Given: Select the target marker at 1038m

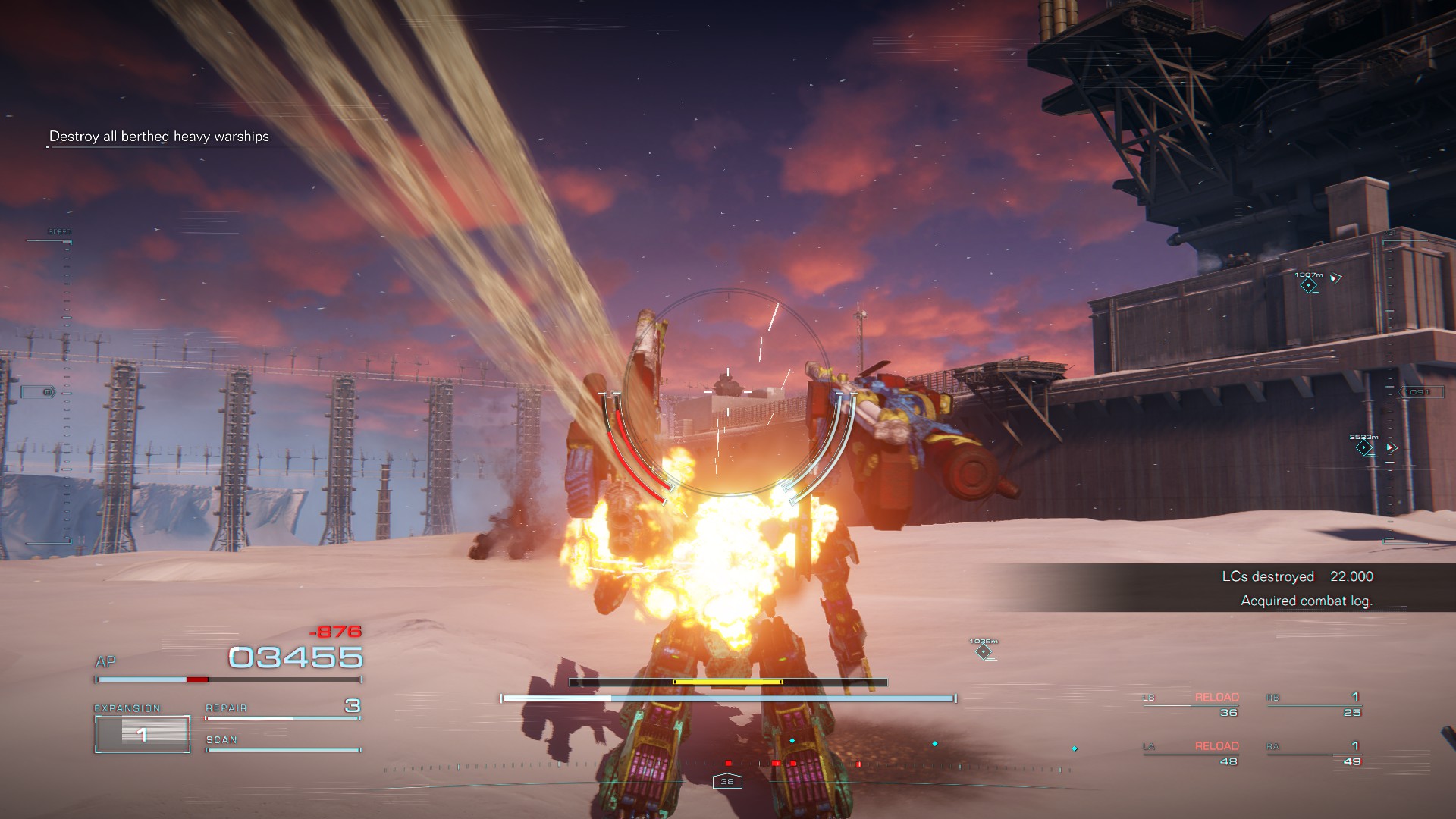Looking at the screenshot, I should (x=984, y=651).
